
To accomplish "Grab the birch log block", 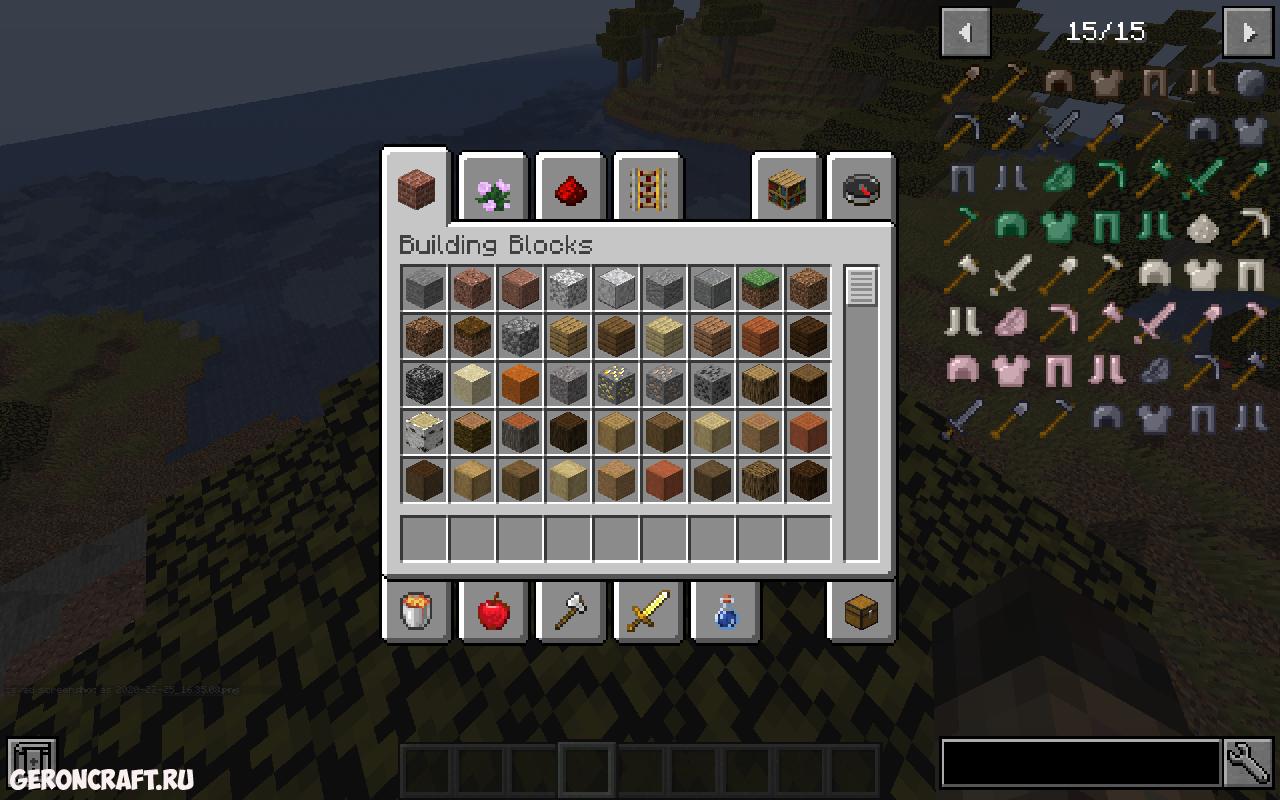I will click(x=424, y=432).
